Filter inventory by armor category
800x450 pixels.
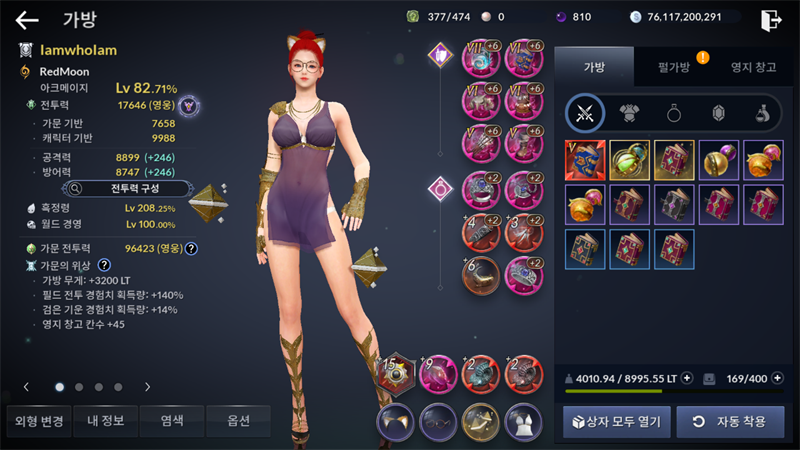[x=629, y=113]
